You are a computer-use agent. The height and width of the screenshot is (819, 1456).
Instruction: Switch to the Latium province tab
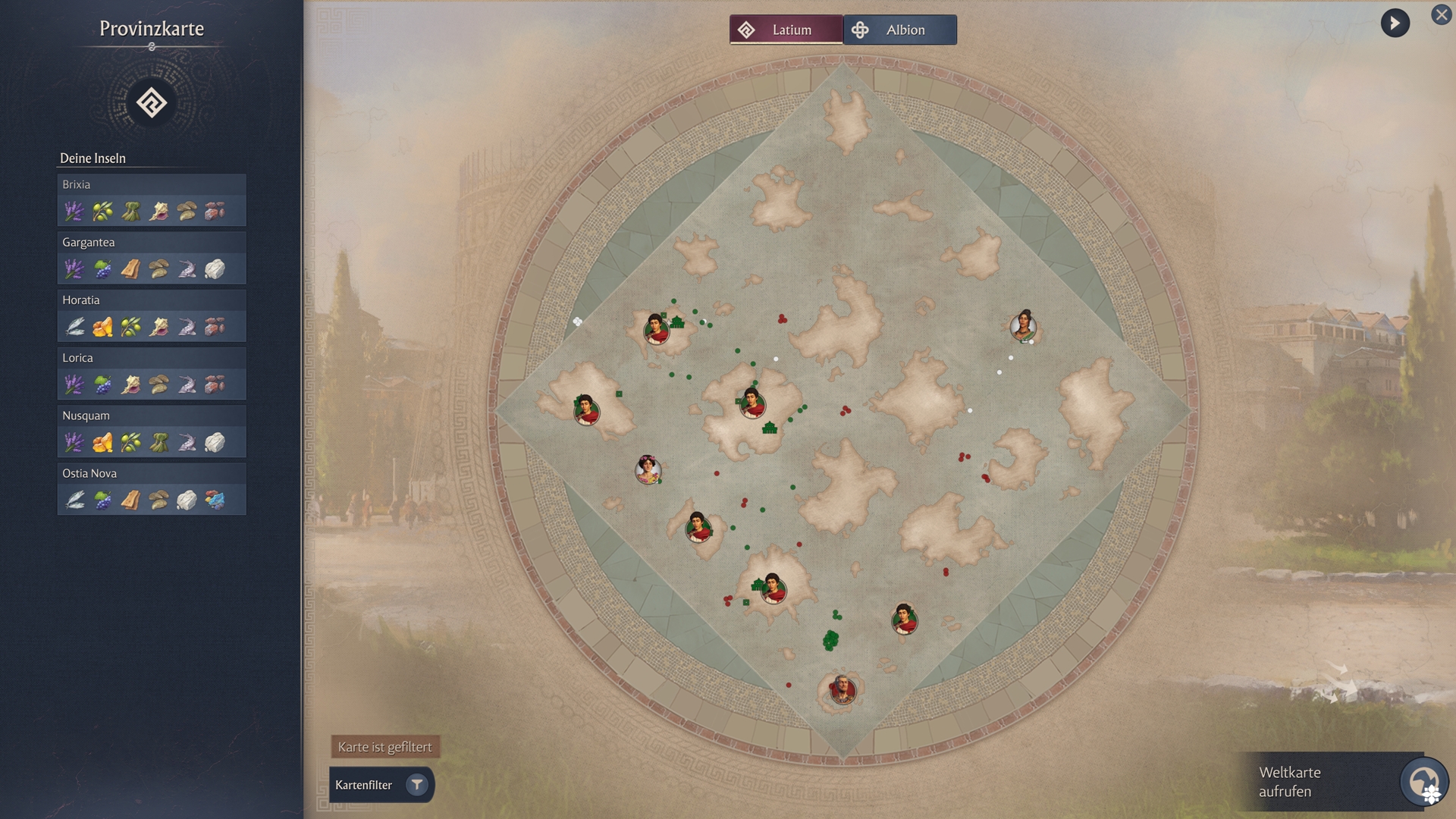pos(786,30)
